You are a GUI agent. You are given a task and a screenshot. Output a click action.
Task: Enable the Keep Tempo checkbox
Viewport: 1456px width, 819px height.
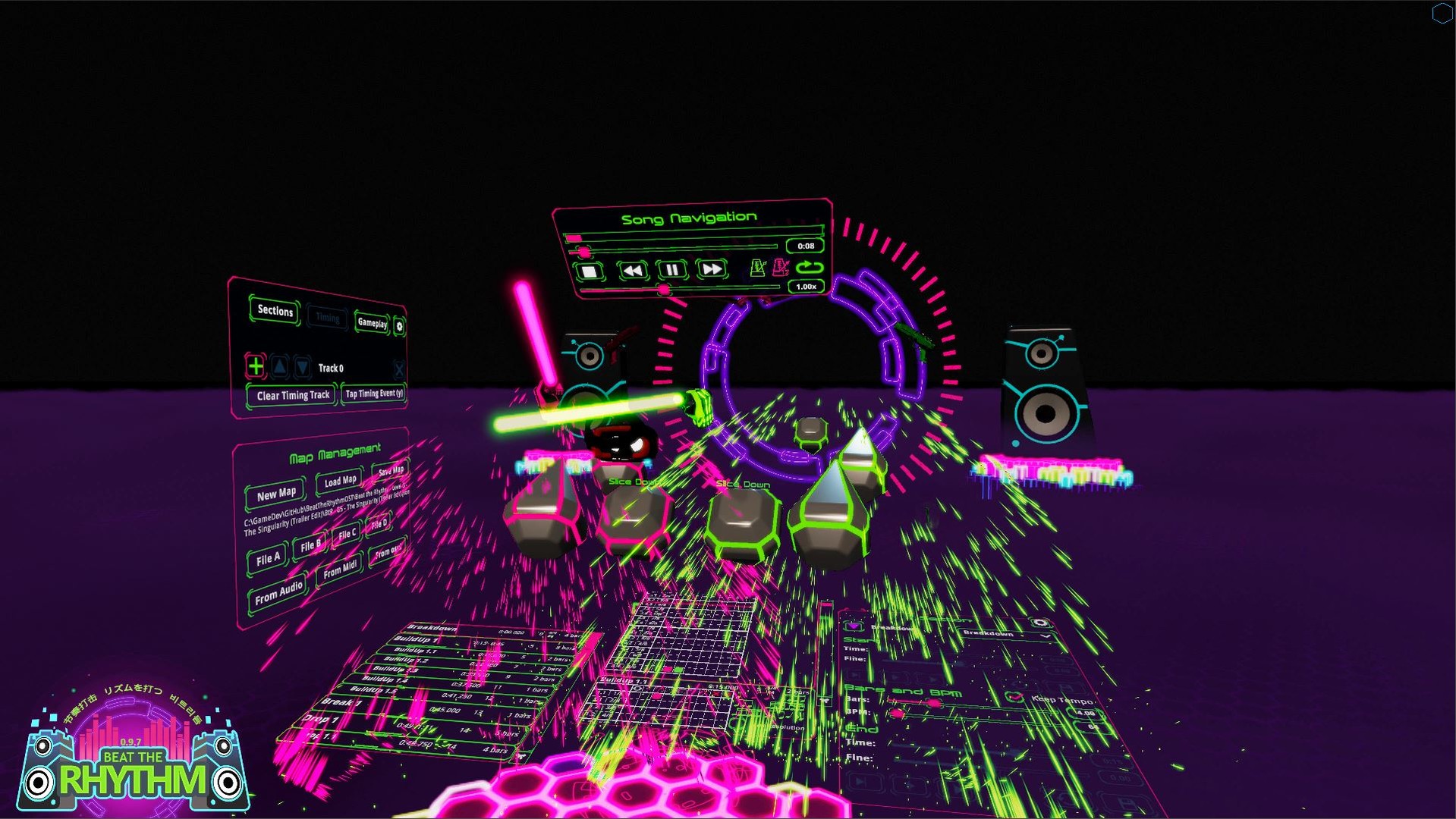1014,698
